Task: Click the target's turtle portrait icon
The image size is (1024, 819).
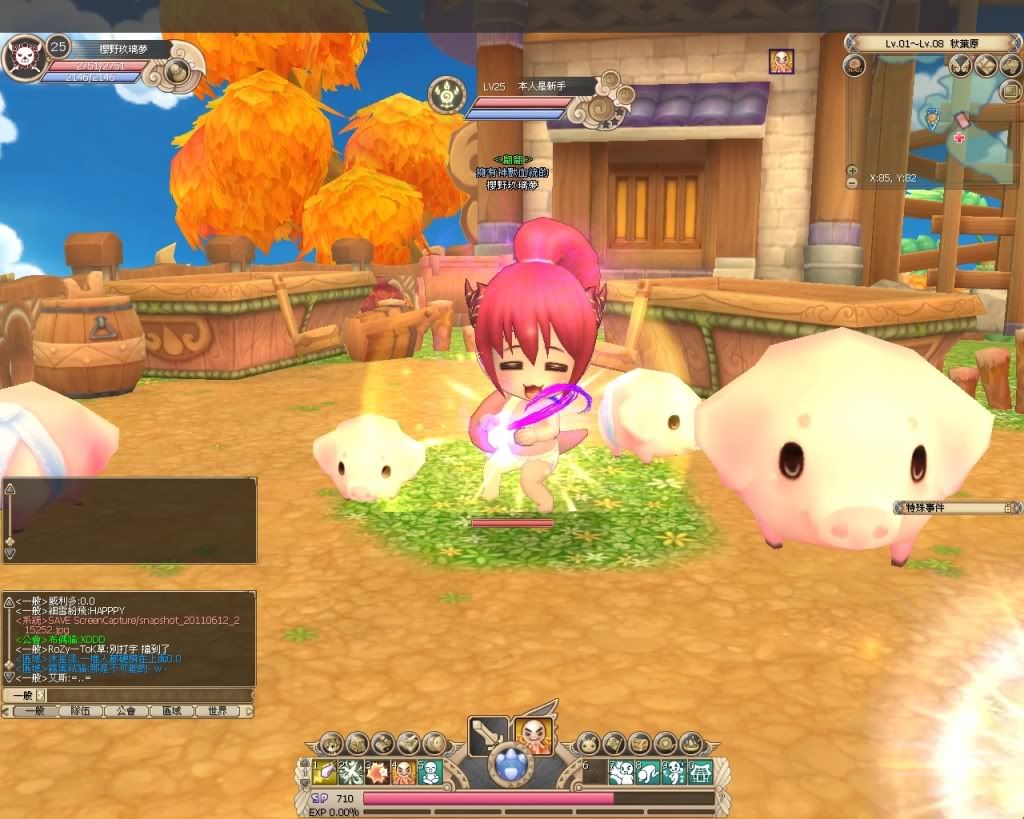Action: click(446, 96)
